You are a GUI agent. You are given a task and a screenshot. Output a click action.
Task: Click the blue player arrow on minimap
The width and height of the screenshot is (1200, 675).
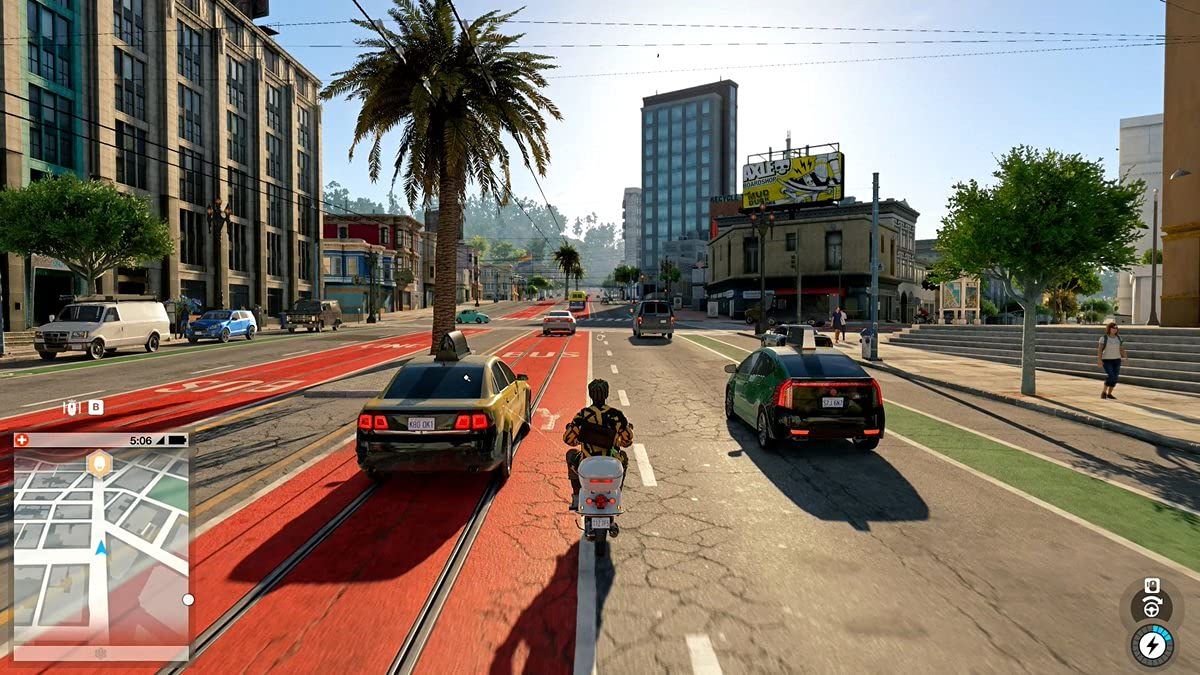[x=101, y=547]
